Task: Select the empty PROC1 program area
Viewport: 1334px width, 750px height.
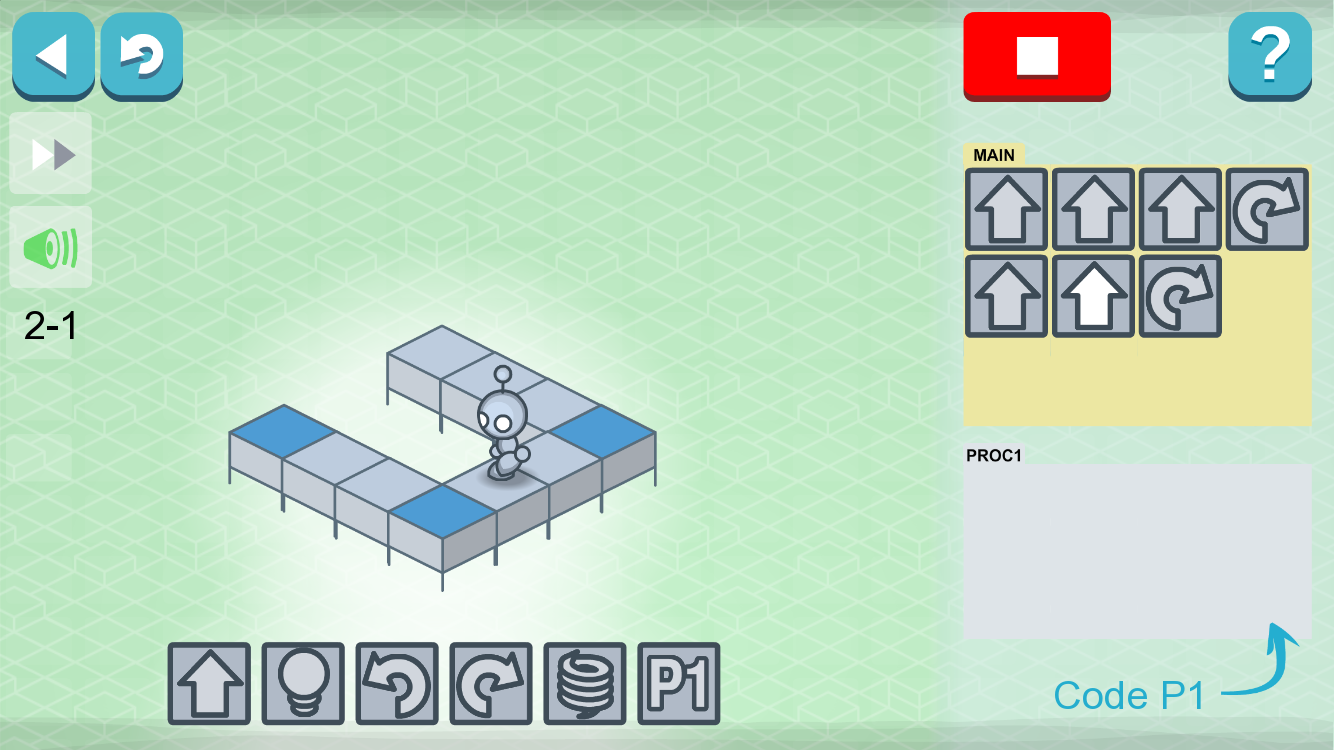Action: (1135, 550)
